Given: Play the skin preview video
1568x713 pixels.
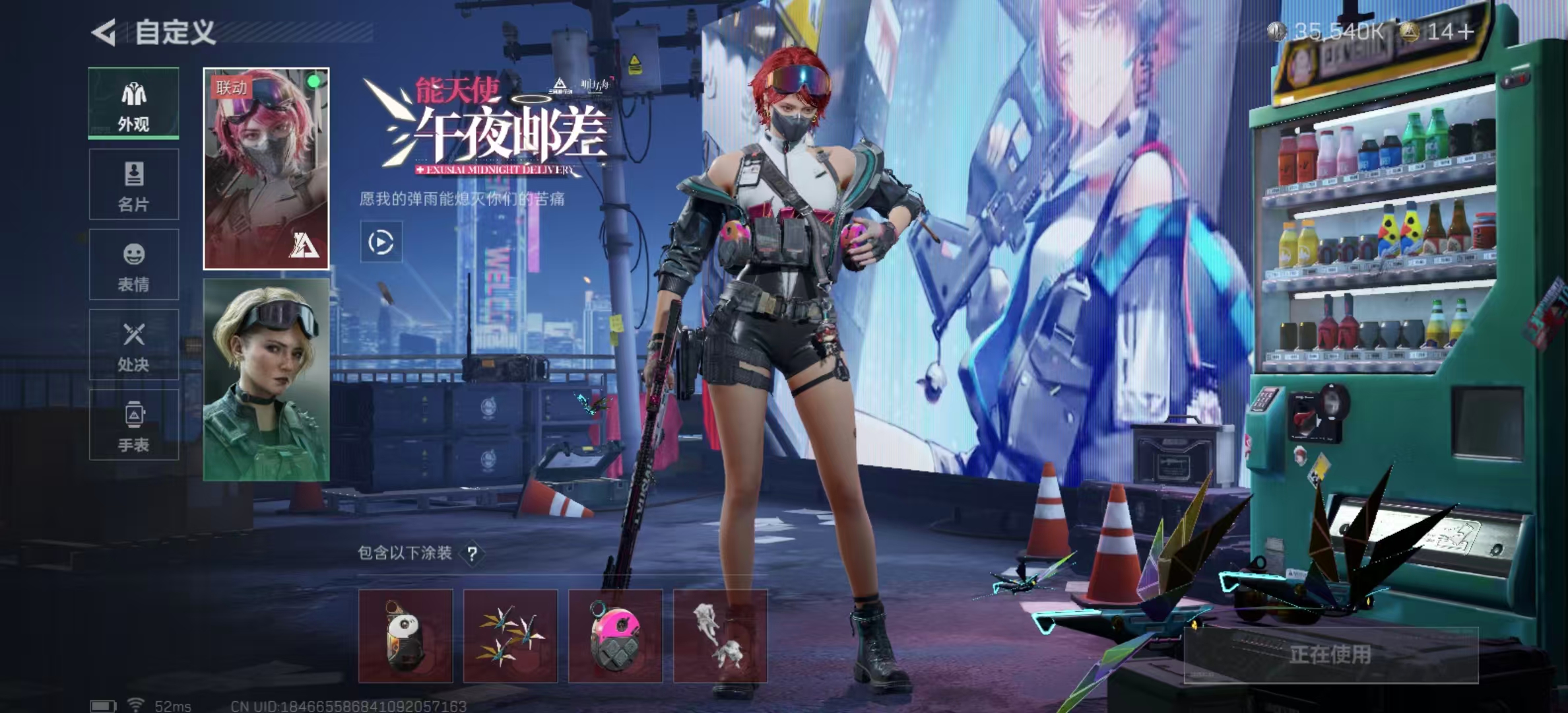Looking at the screenshot, I should click(x=381, y=242).
